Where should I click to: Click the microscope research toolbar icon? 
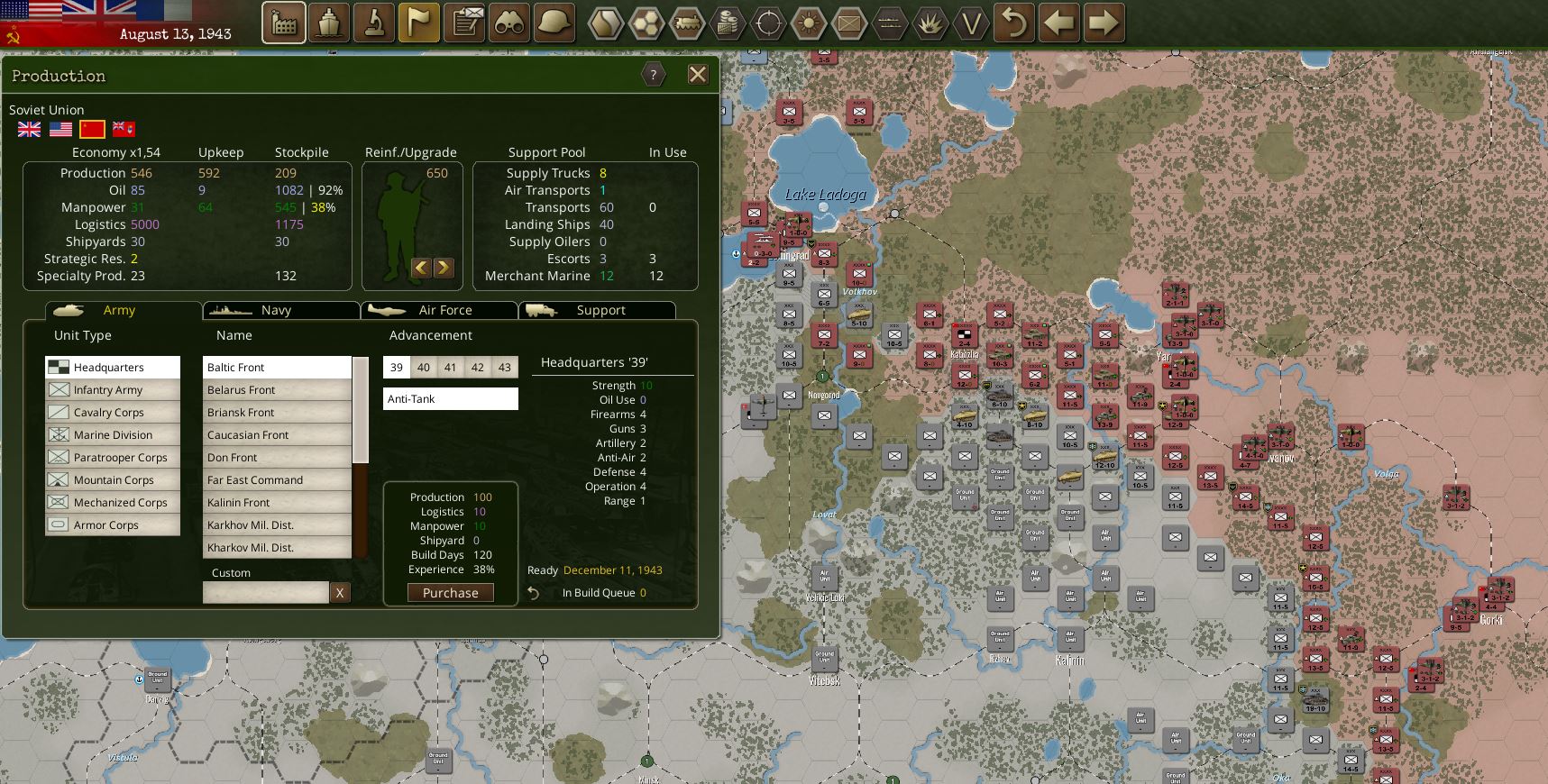(373, 23)
